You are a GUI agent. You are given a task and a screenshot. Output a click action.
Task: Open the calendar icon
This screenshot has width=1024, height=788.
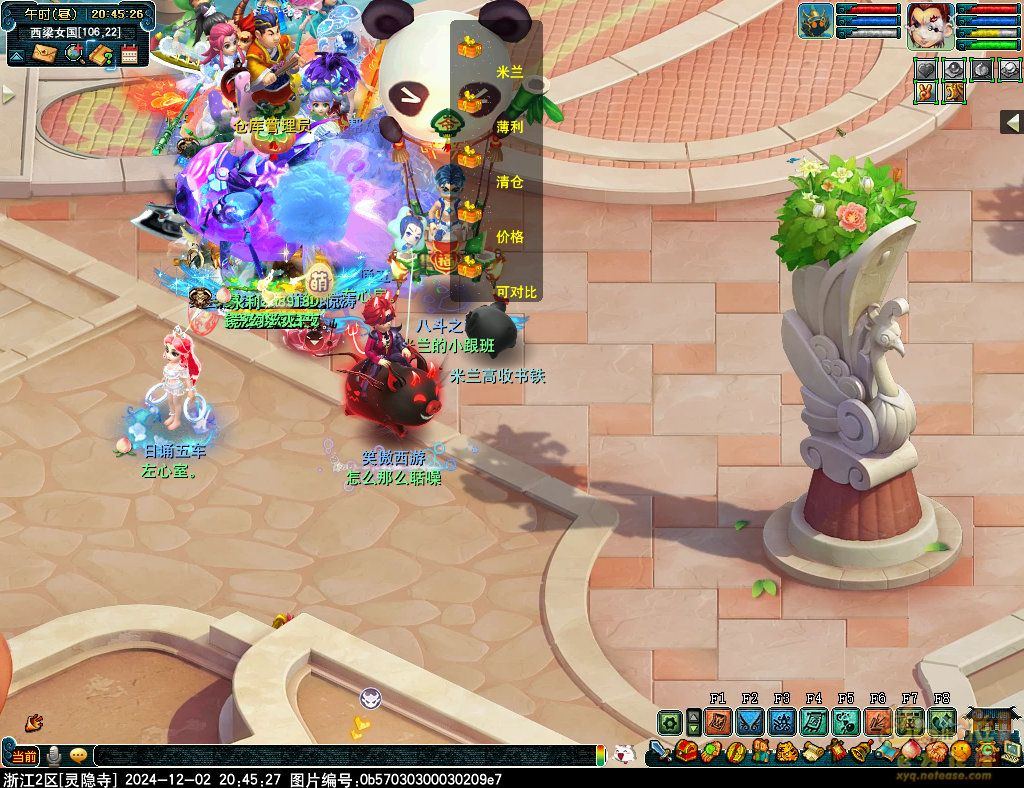129,54
